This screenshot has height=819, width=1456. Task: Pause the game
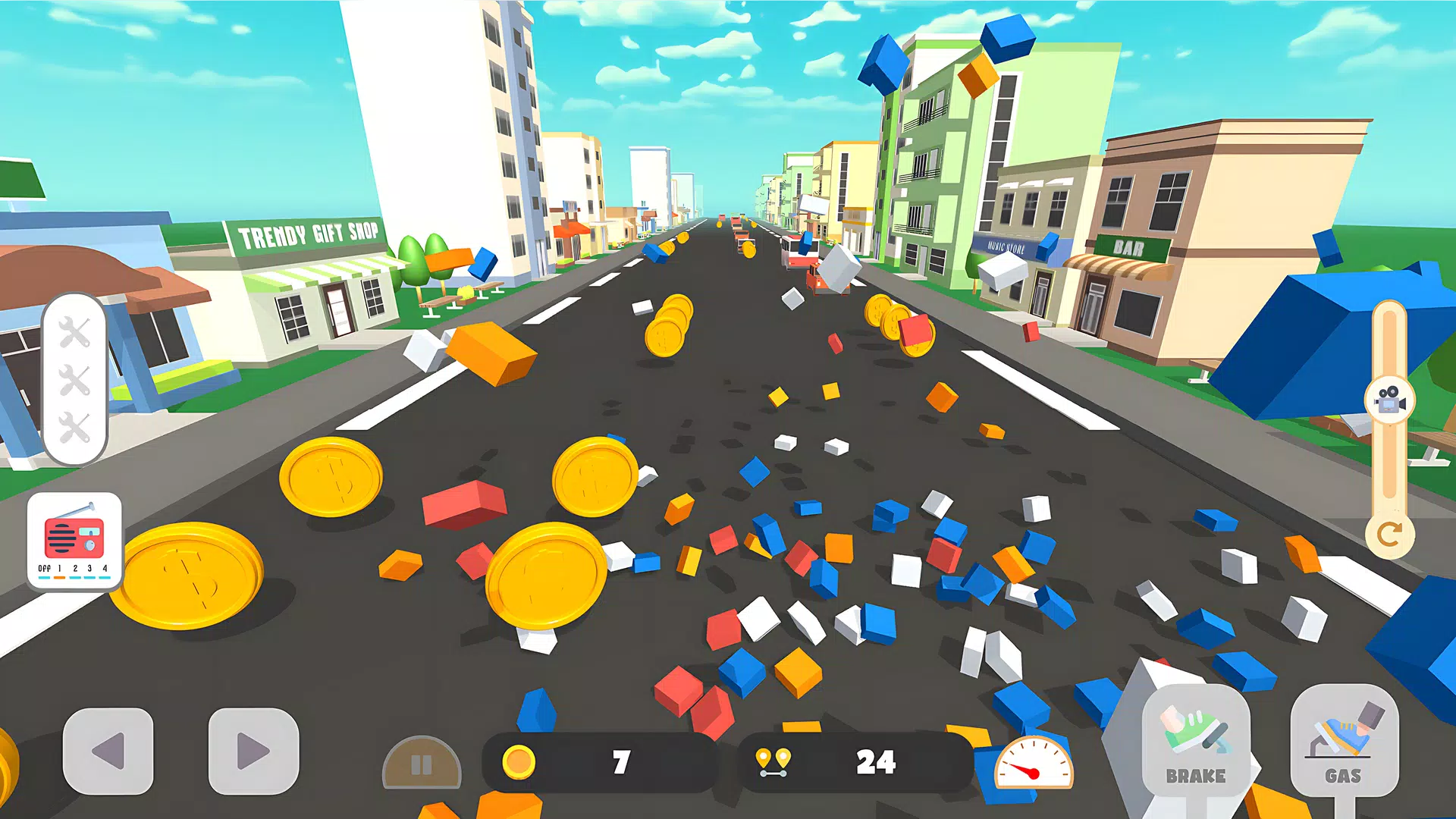tap(422, 764)
